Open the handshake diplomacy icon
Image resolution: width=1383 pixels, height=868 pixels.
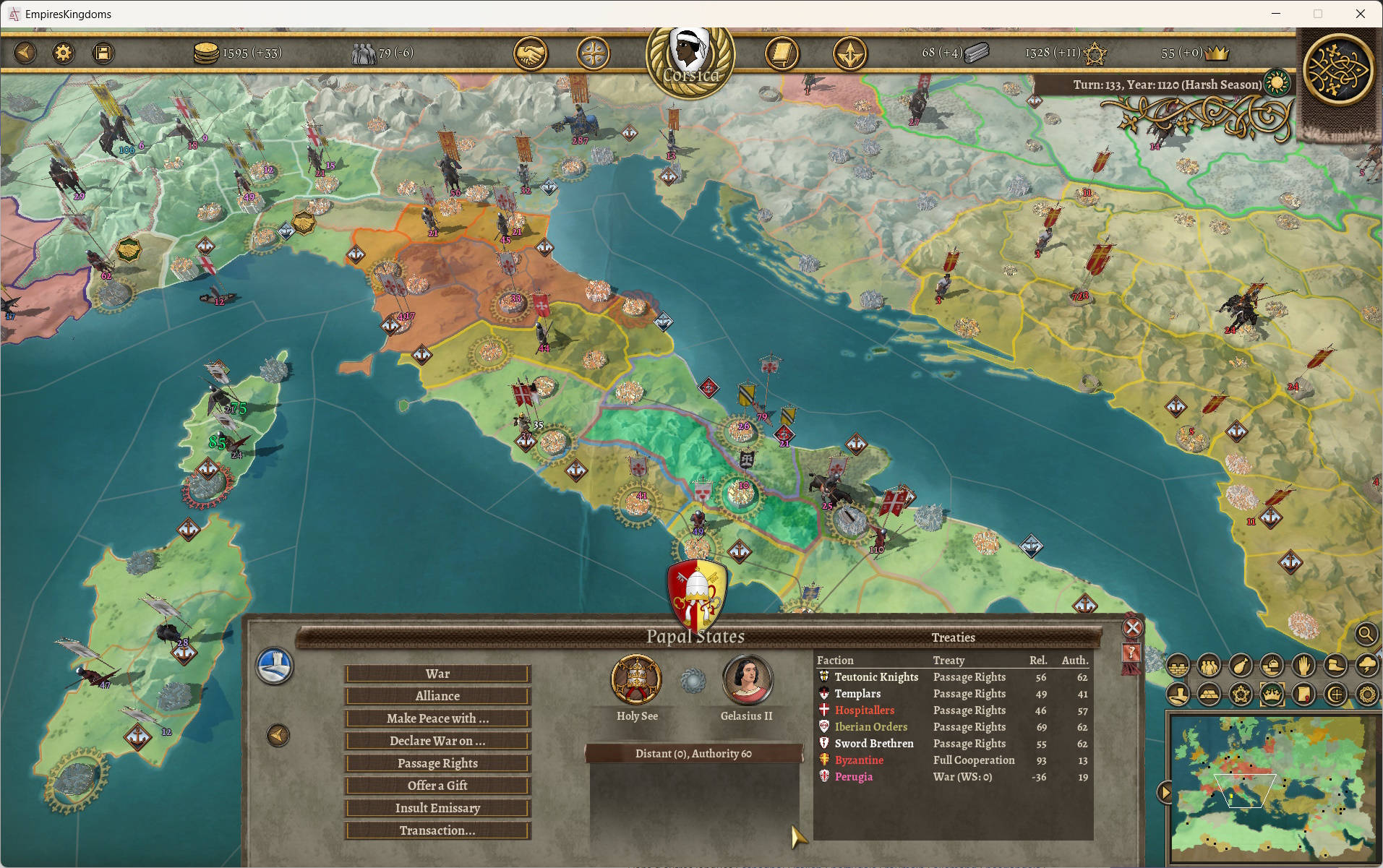[531, 52]
